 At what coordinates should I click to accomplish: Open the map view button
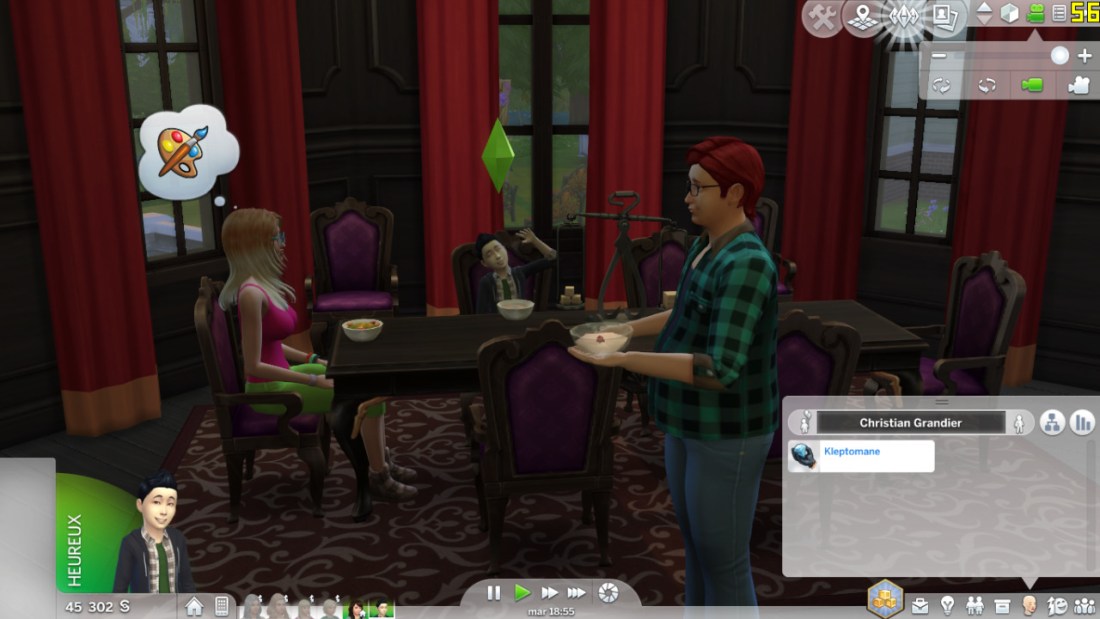click(x=862, y=17)
